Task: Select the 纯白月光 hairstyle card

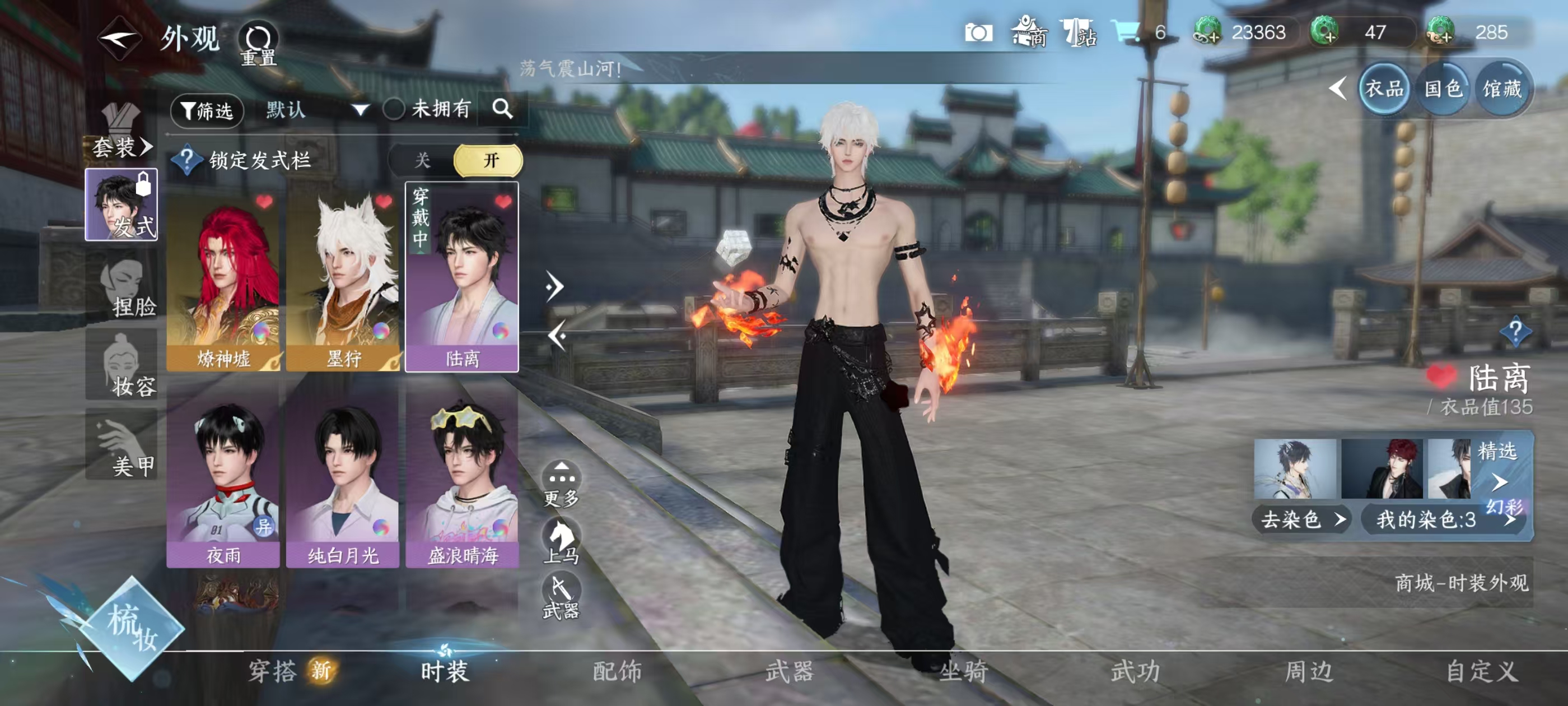Action: (343, 478)
